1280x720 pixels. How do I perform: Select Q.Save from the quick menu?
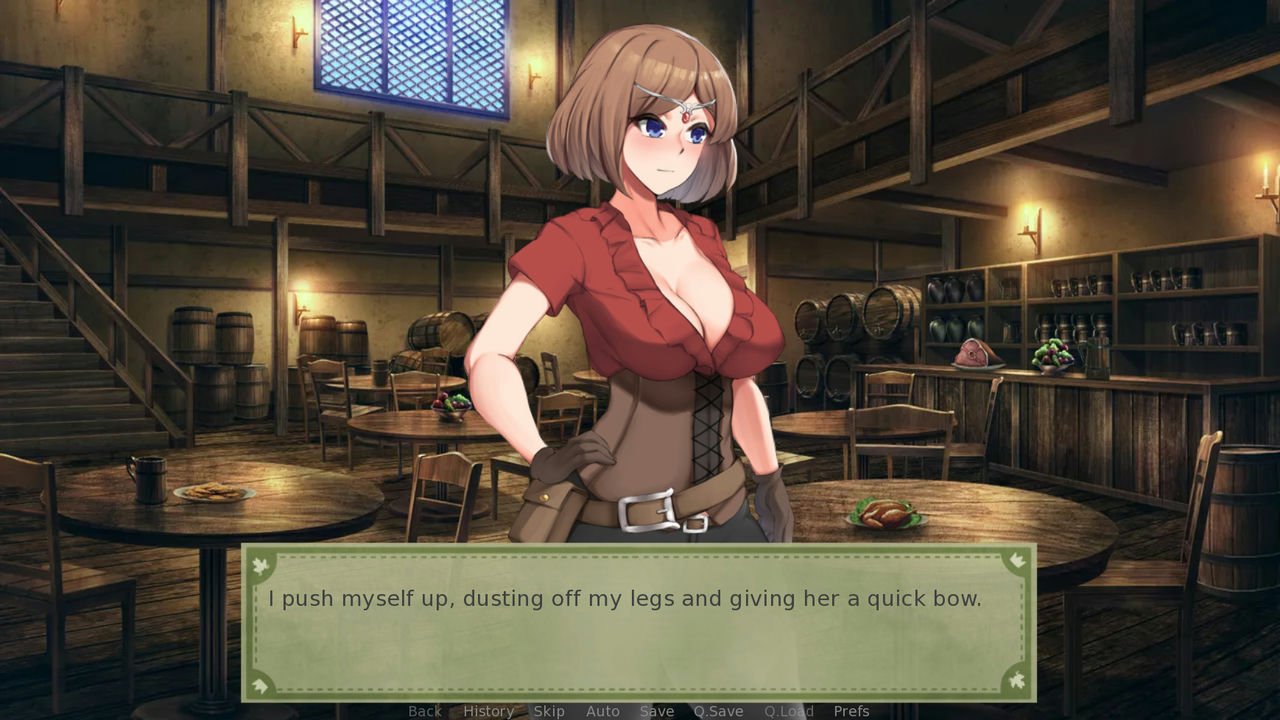click(x=718, y=711)
